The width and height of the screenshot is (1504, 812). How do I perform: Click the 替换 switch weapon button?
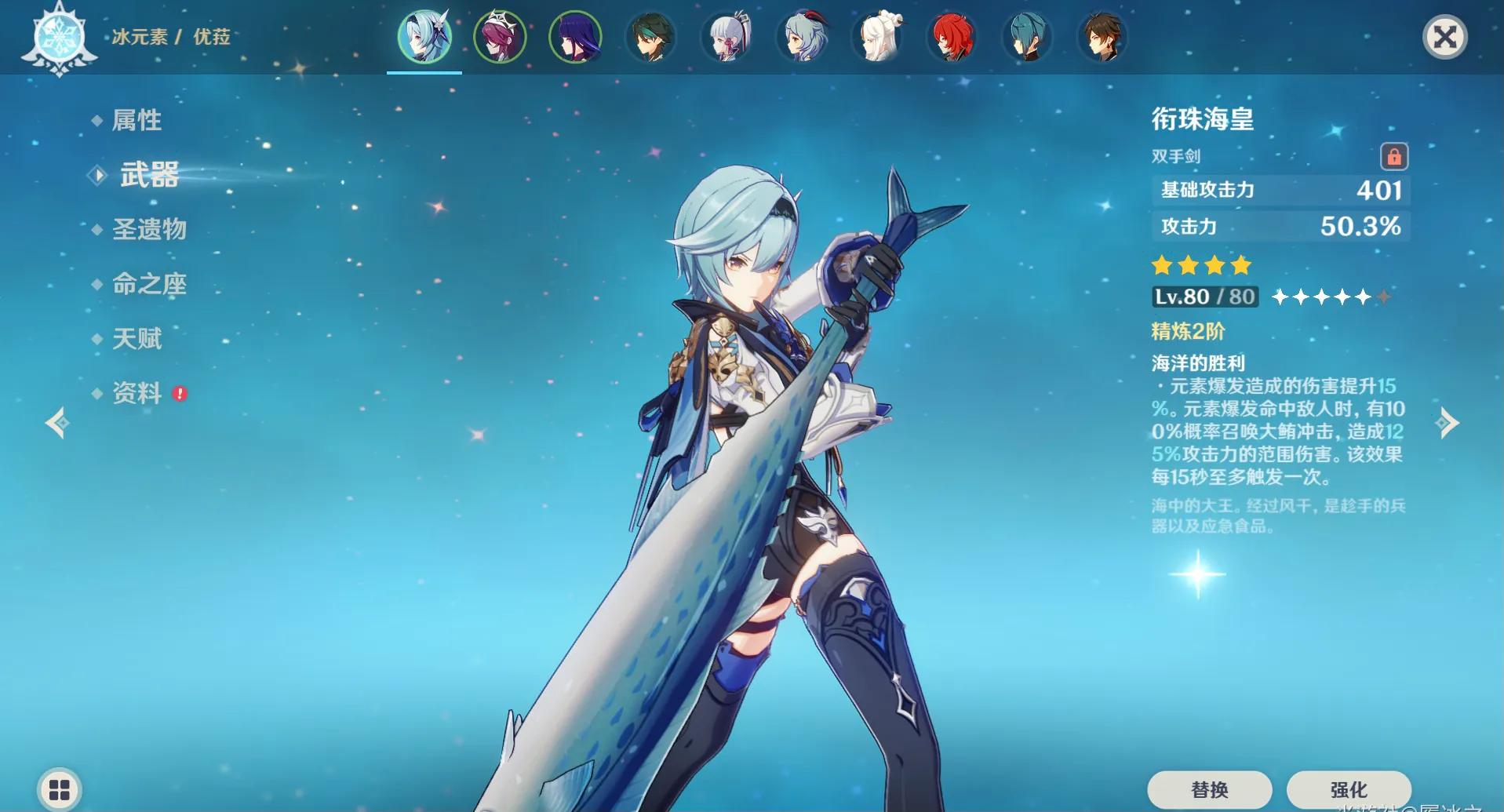(1209, 789)
